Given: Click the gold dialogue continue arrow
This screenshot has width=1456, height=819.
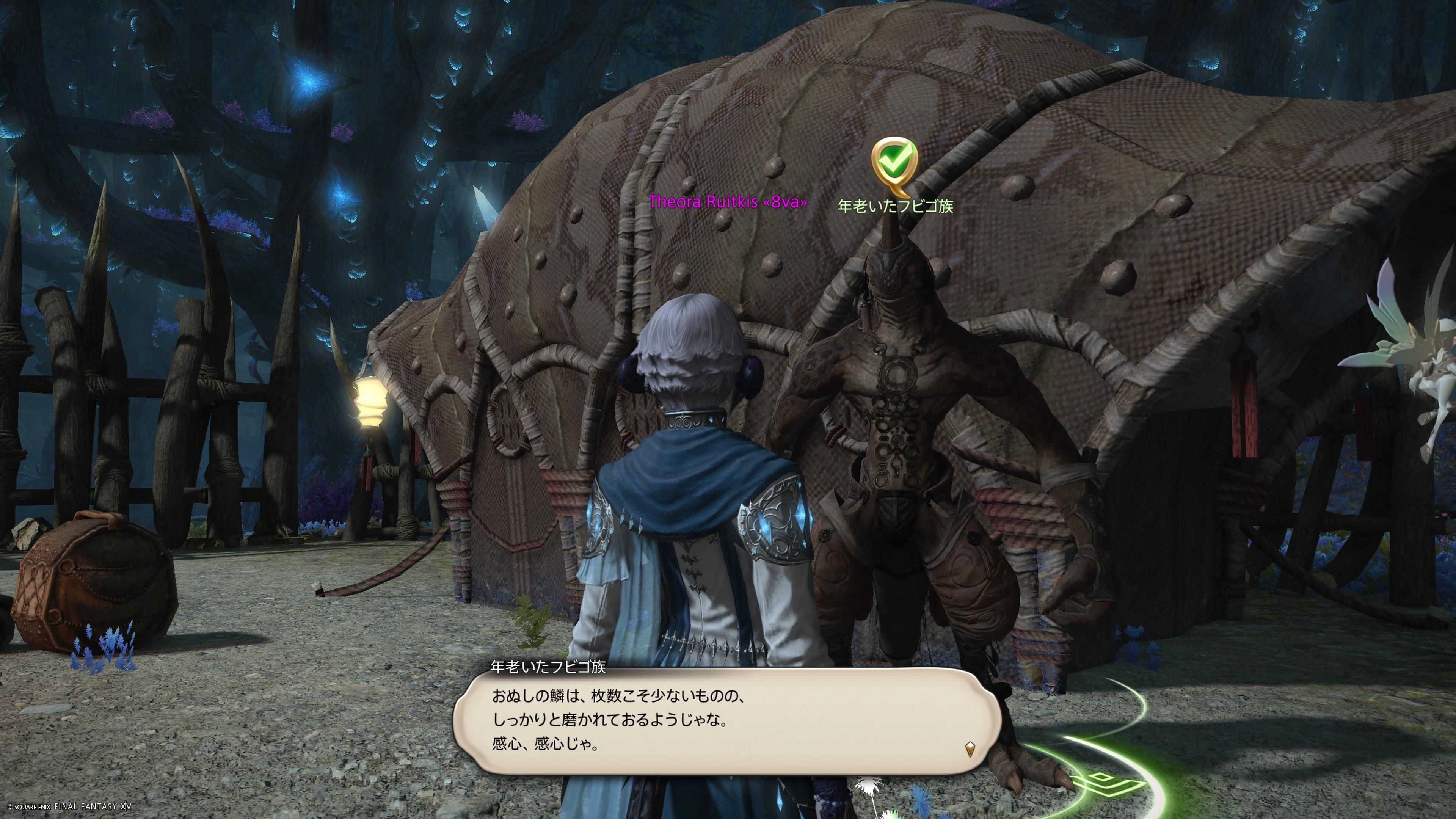Looking at the screenshot, I should (x=970, y=750).
